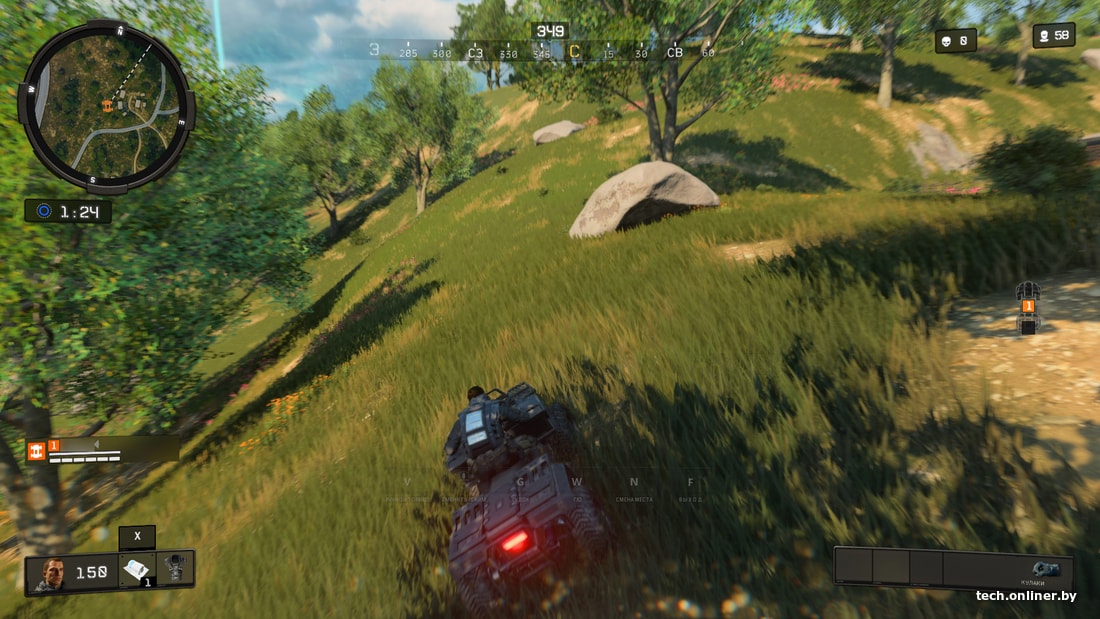Click the skull kills counter icon
The image size is (1100, 619).
click(x=944, y=41)
